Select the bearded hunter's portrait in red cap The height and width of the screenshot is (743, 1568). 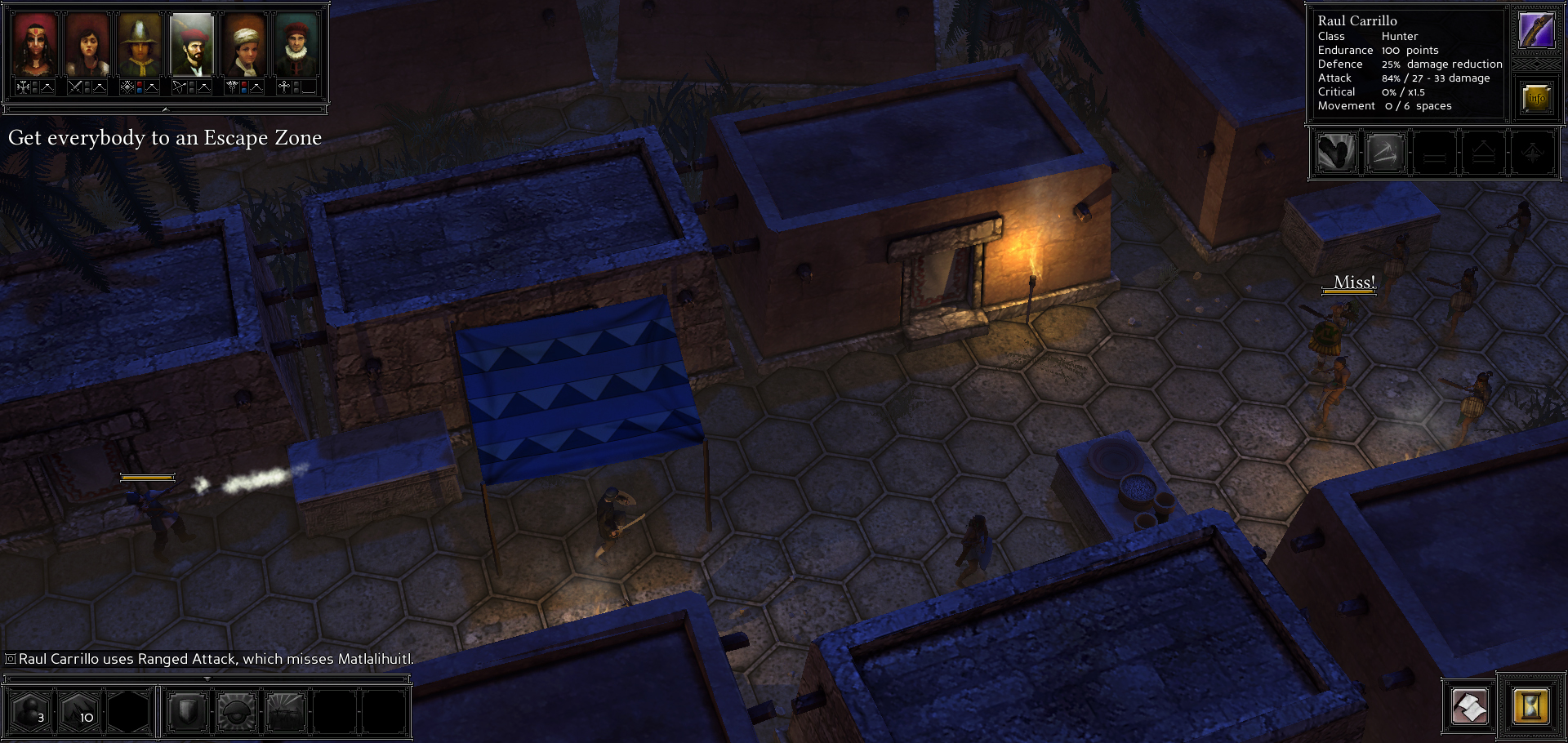[x=192, y=46]
